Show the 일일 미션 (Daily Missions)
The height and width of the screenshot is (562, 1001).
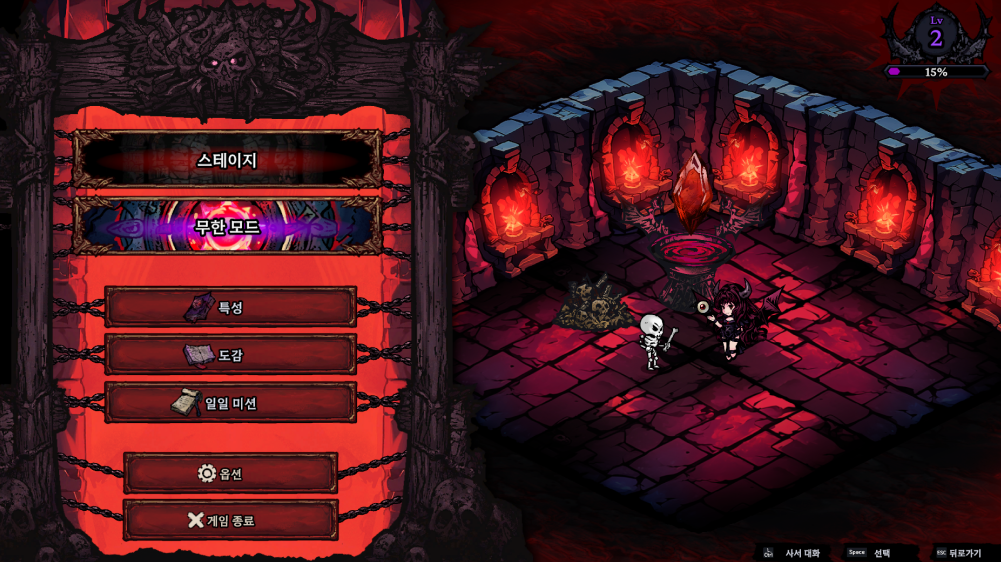pyautogui.click(x=230, y=403)
